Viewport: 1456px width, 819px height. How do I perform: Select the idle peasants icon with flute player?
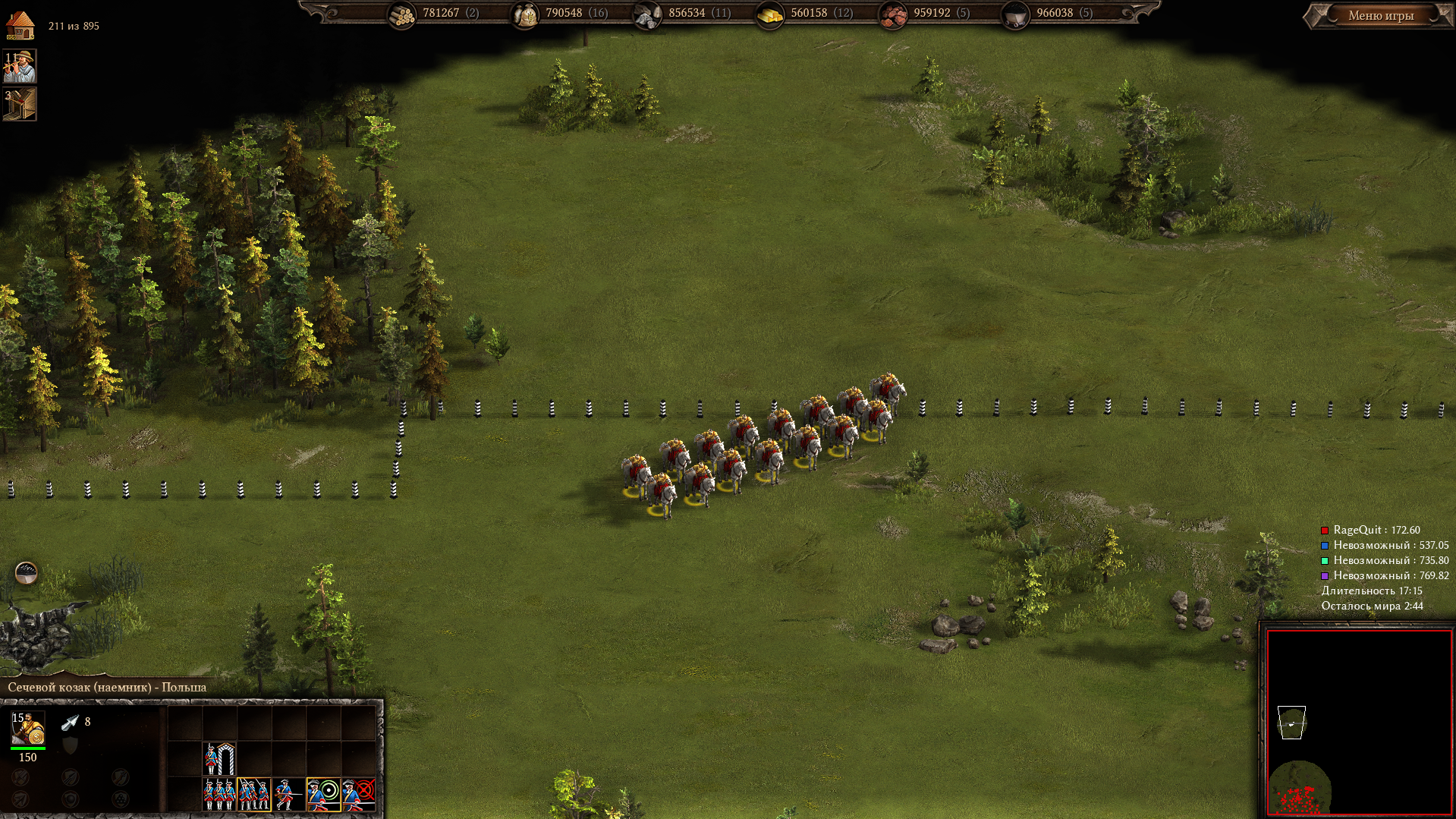[x=20, y=67]
